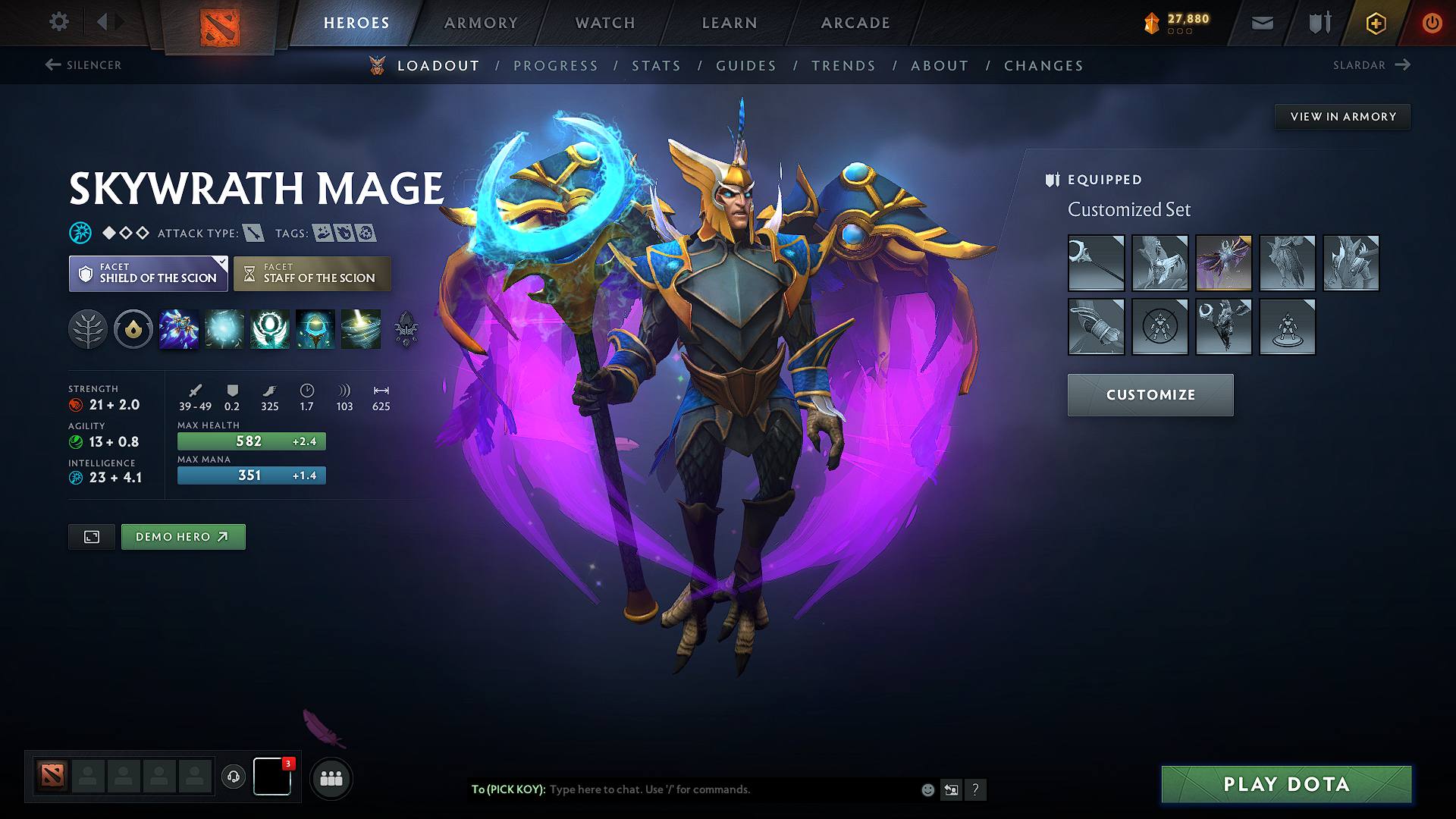Click the green Max Health bar
This screenshot has width=1456, height=819.
tap(251, 441)
